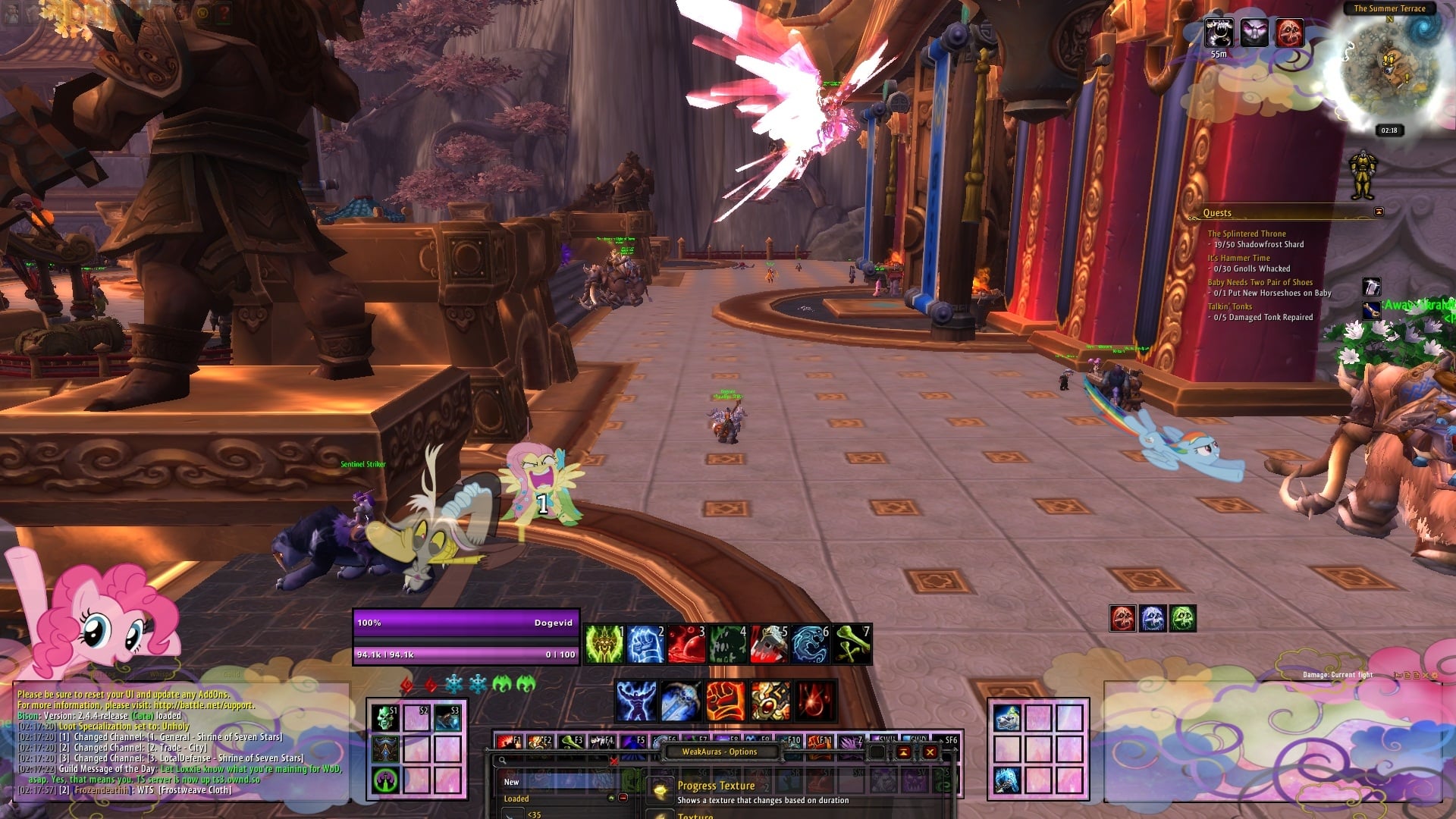Use the bloody axe strike on slot 5
The height and width of the screenshot is (819, 1456).
(768, 644)
